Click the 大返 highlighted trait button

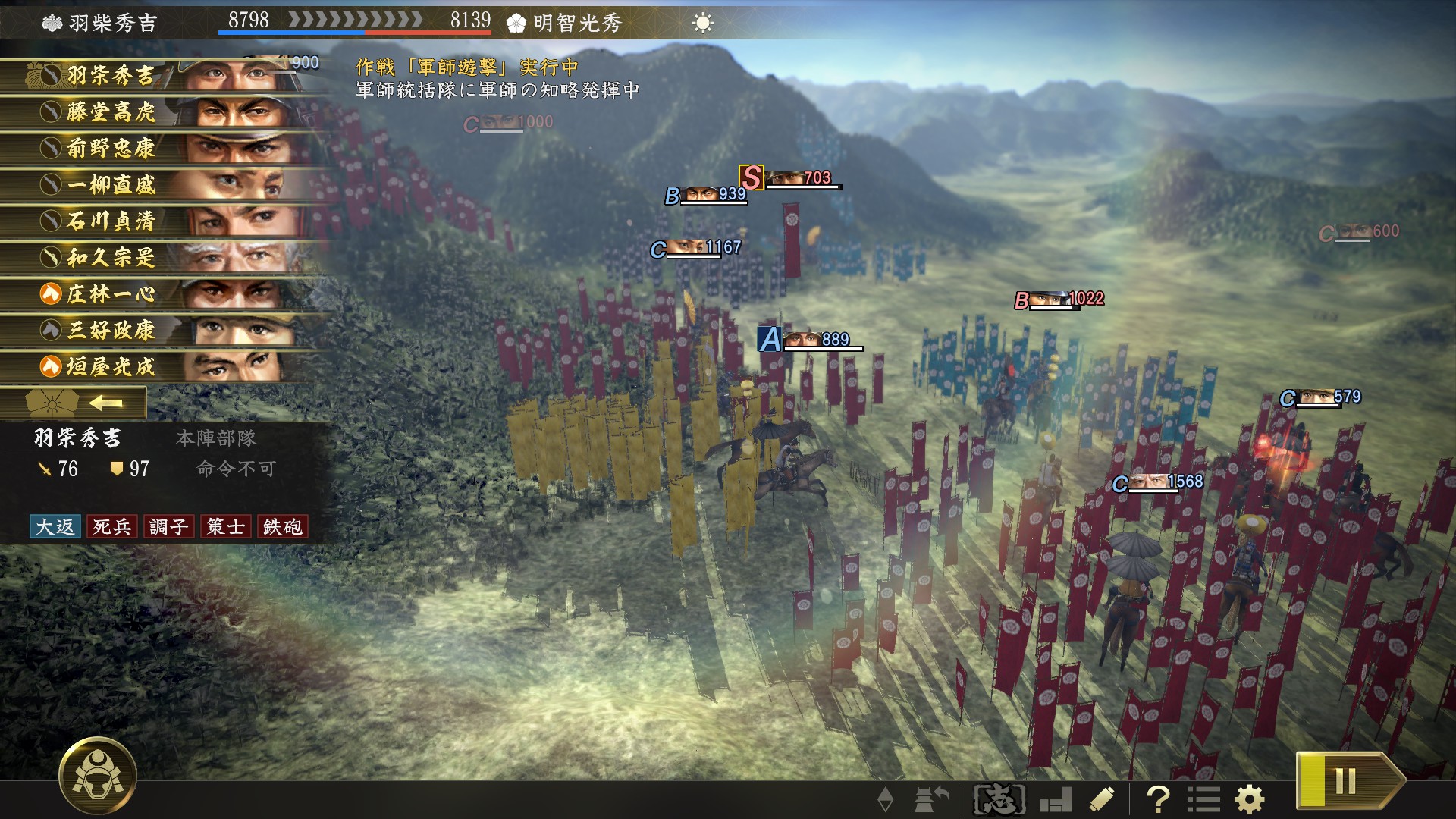[55, 526]
